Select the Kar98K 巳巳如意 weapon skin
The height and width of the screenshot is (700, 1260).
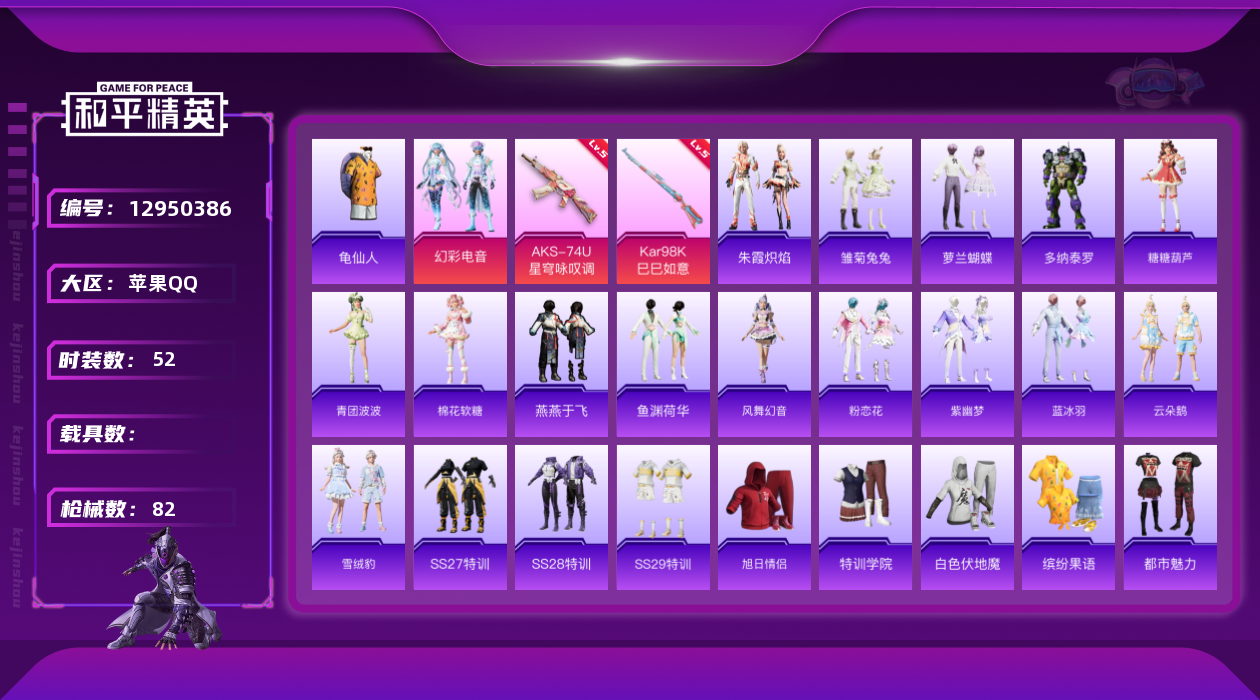pos(663,210)
